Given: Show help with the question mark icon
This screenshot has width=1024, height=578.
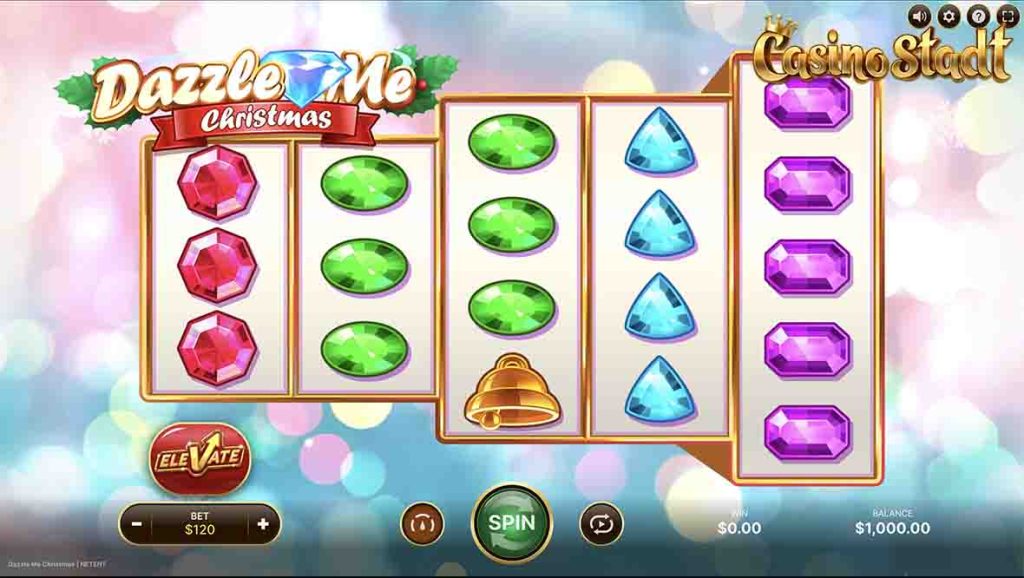Looking at the screenshot, I should pos(977,16).
